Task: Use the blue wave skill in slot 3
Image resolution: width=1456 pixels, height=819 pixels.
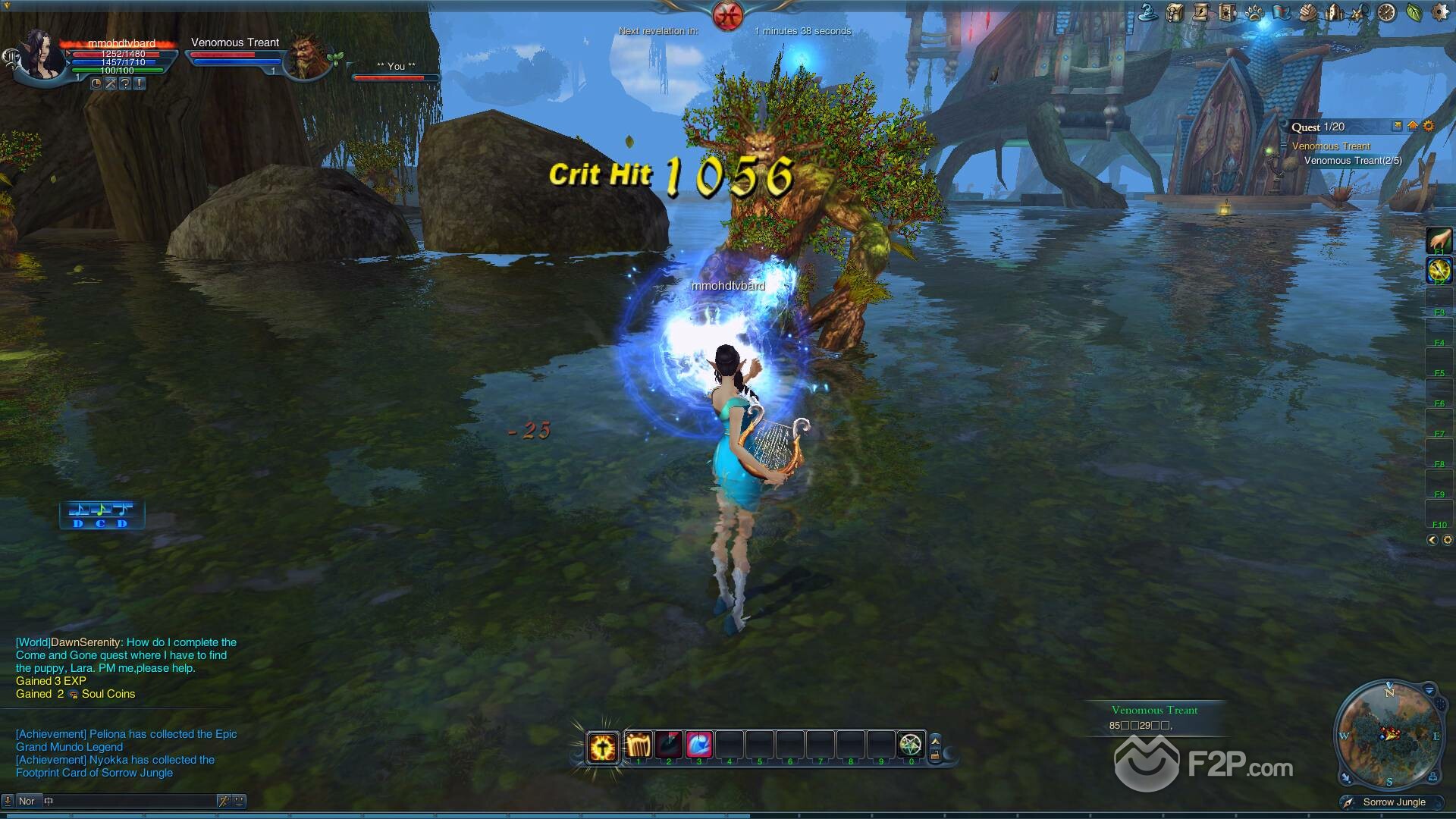Action: coord(699,745)
